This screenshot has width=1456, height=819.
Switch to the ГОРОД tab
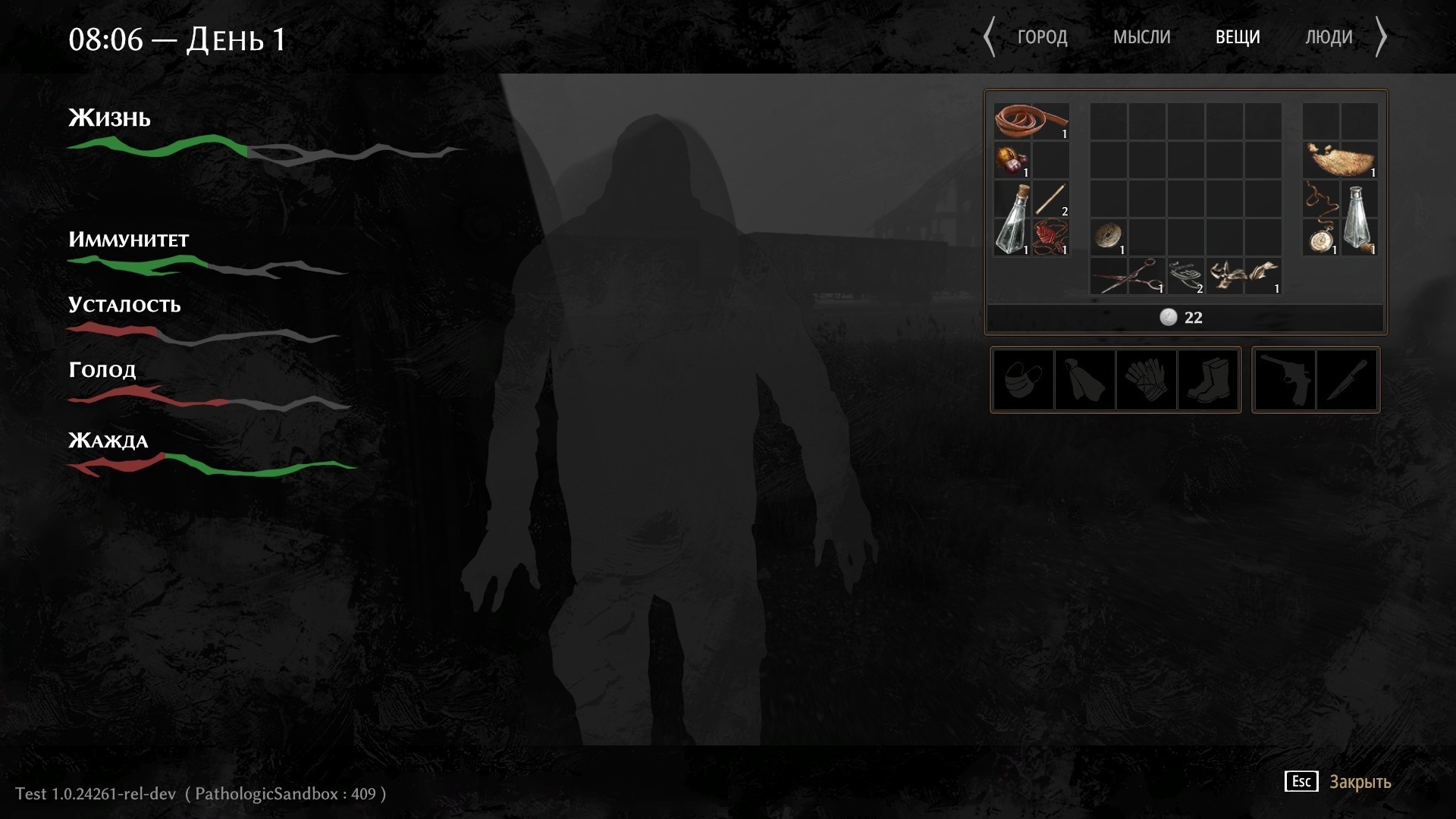click(x=1044, y=36)
